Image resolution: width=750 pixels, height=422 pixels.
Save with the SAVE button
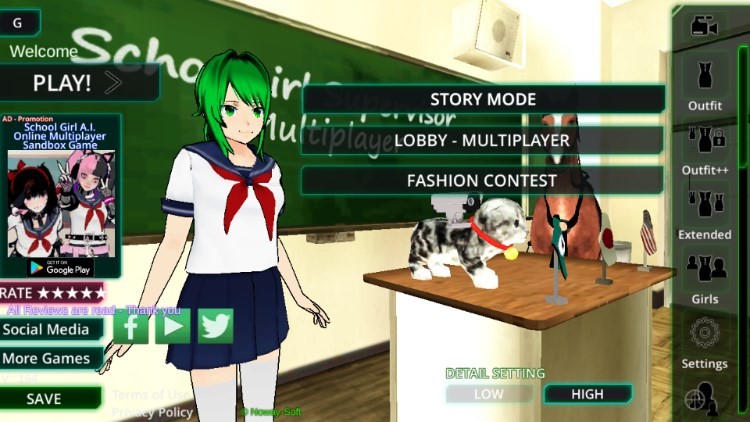(45, 398)
